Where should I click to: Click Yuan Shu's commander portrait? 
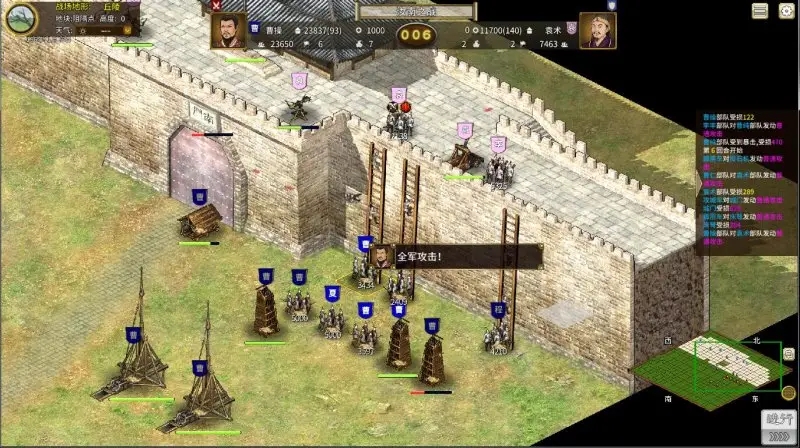(x=597, y=30)
